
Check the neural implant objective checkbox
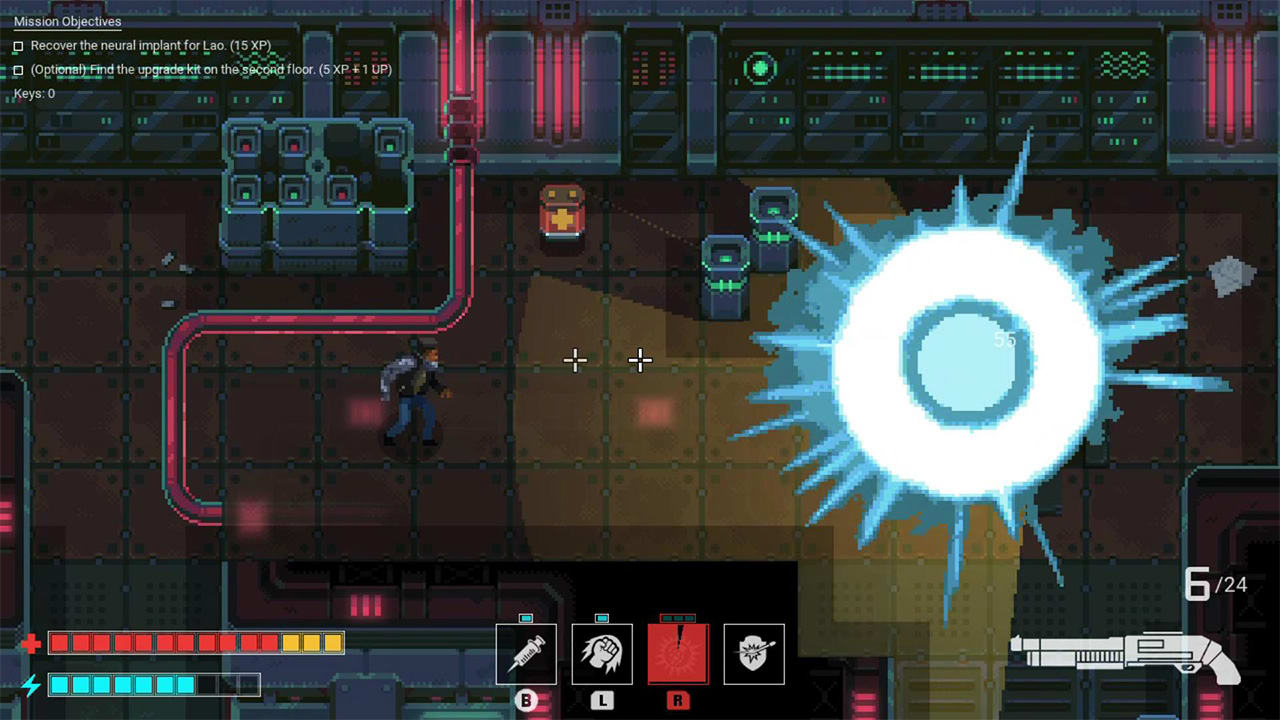click(16, 45)
